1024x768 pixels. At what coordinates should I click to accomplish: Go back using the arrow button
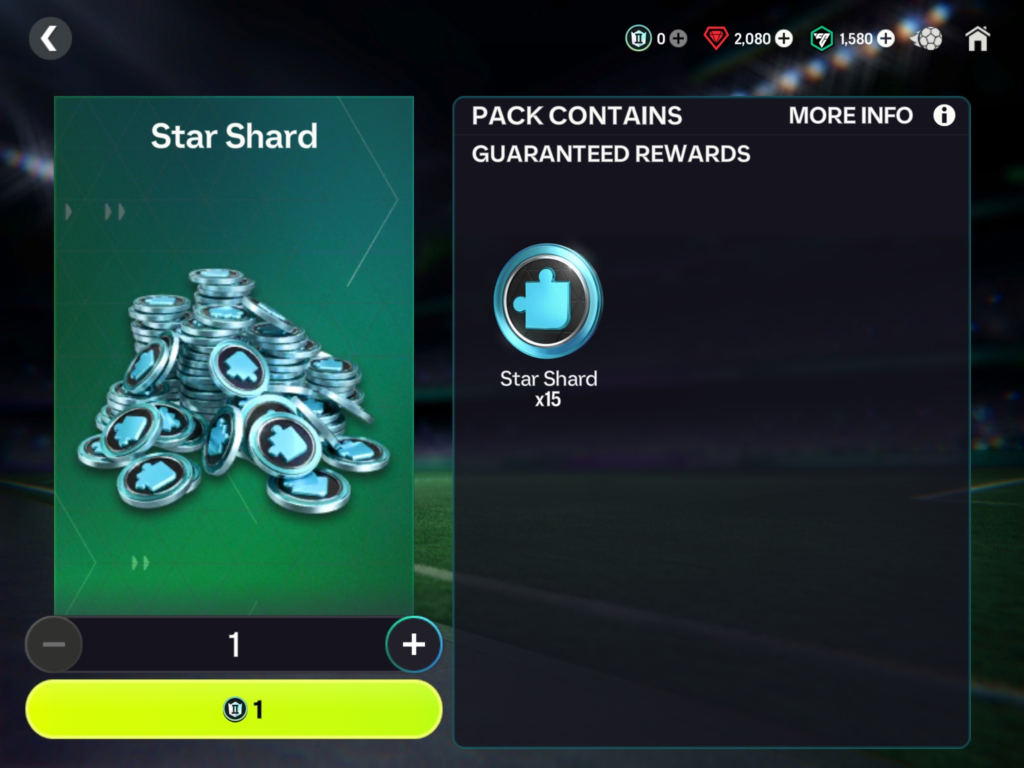(x=50, y=39)
